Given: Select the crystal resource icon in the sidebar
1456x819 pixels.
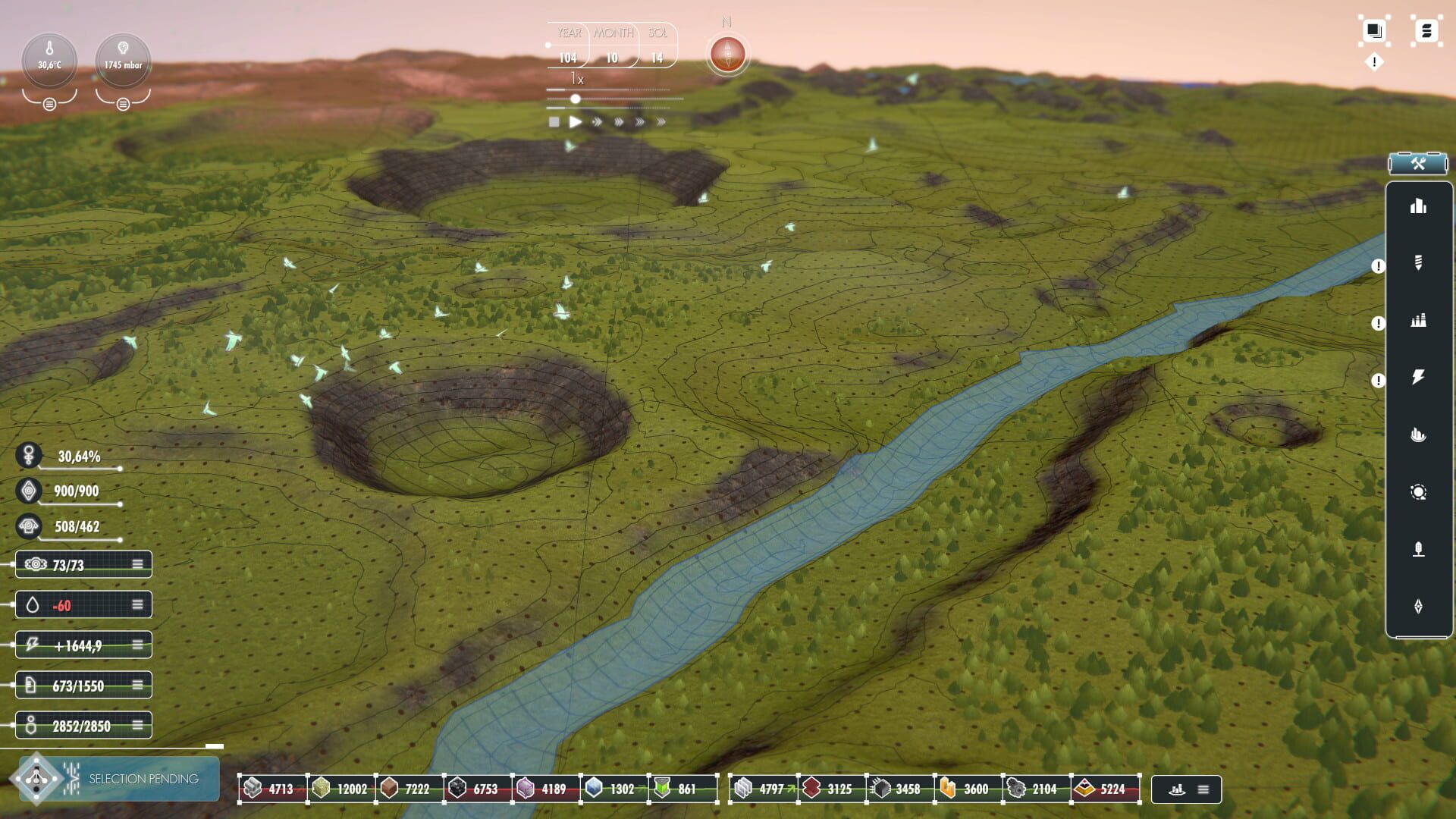Looking at the screenshot, I should pos(1419,606).
